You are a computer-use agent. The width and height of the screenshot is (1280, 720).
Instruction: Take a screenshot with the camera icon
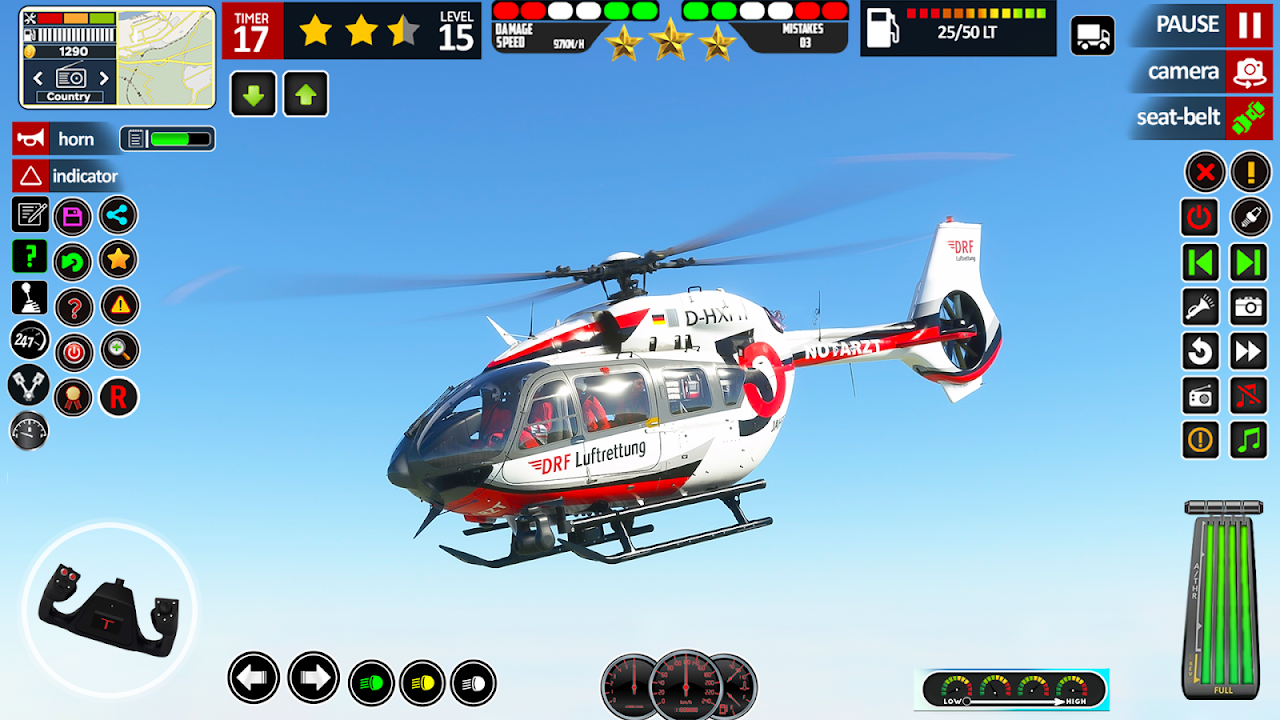1250,307
